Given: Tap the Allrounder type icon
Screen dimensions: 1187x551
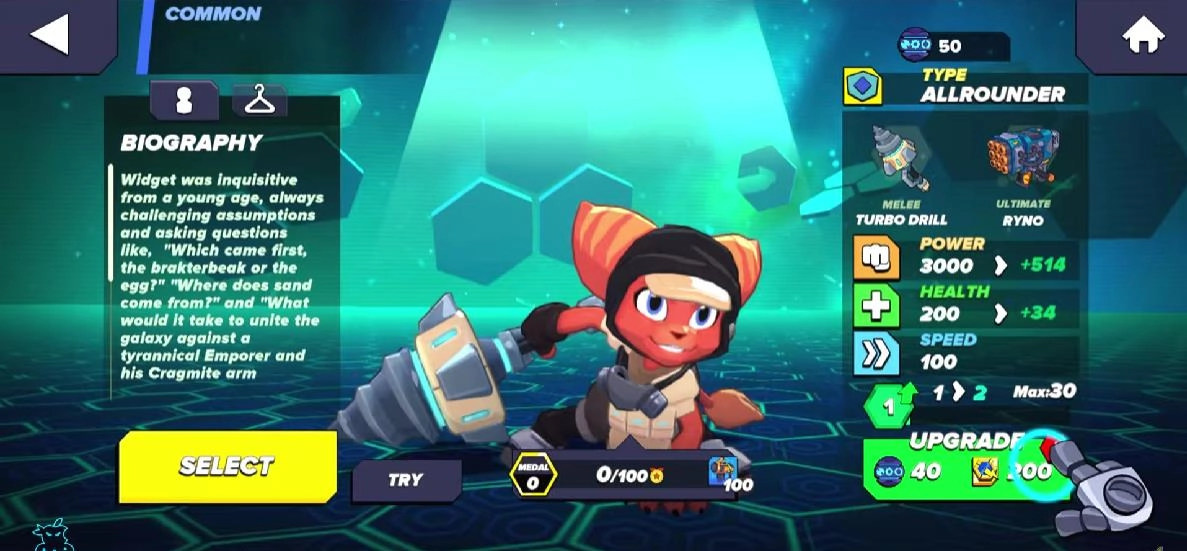Looking at the screenshot, I should click(x=862, y=87).
